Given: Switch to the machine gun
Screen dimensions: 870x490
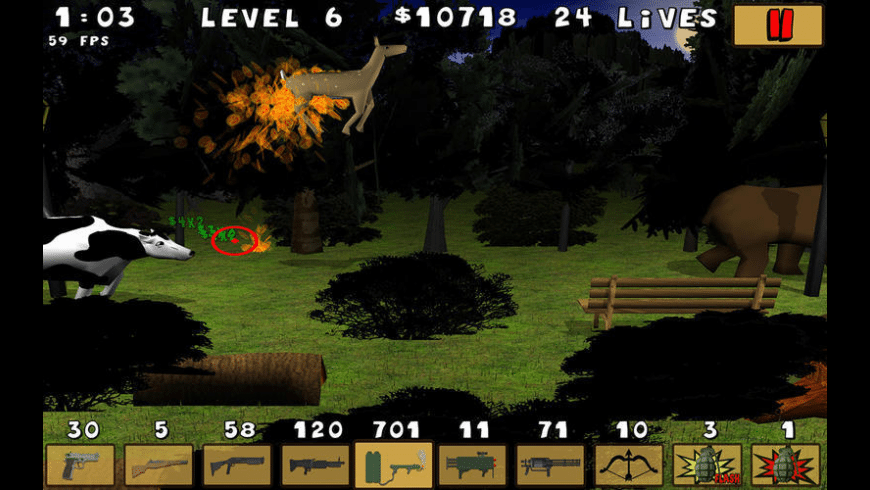Looking at the screenshot, I should pos(315,465).
